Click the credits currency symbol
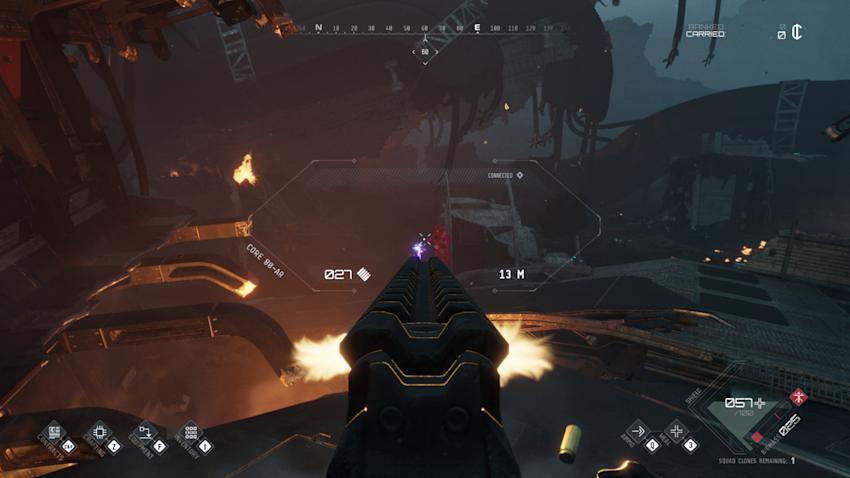The image size is (850, 478). 796,33
